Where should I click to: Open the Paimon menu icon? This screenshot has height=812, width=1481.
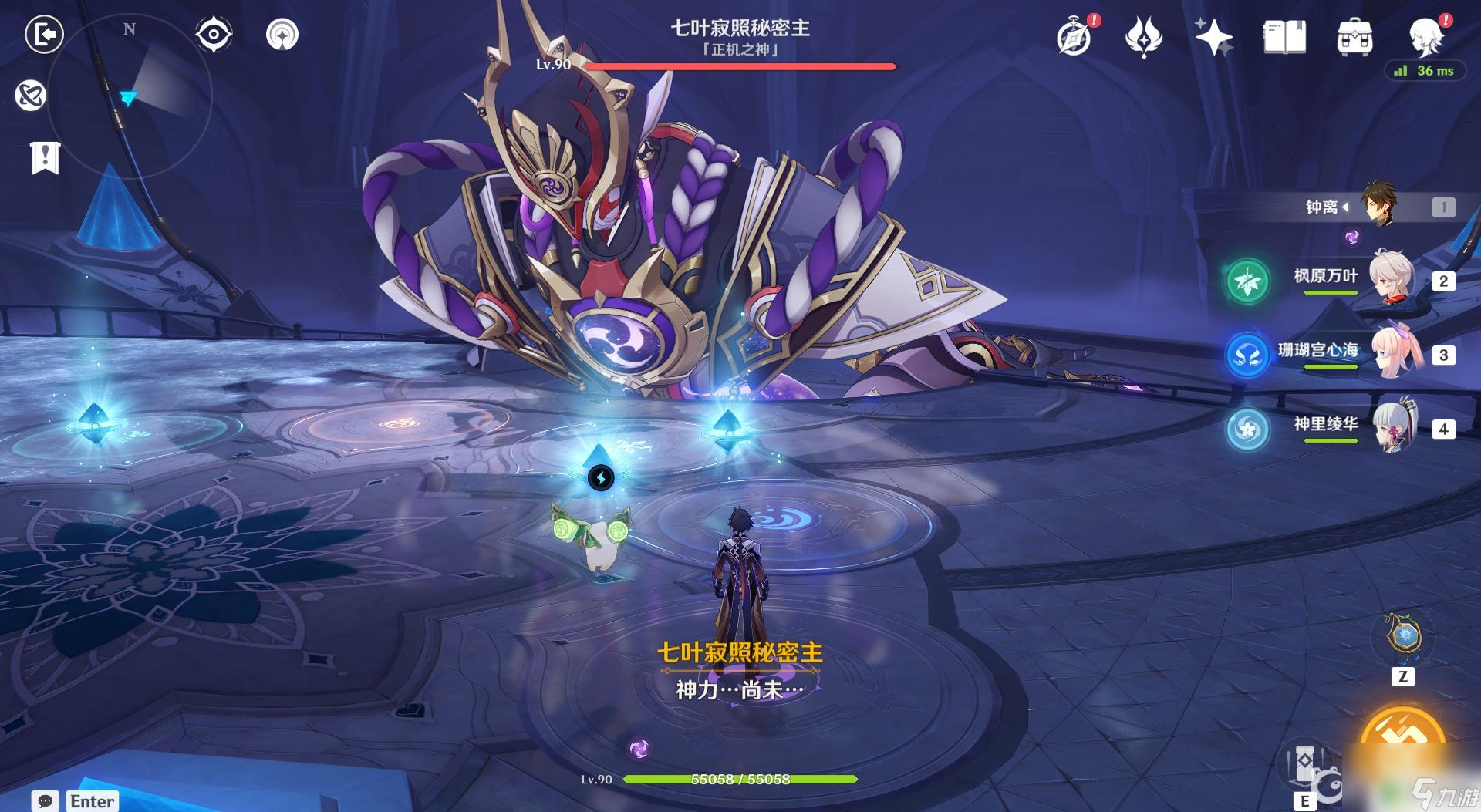tap(1425, 35)
